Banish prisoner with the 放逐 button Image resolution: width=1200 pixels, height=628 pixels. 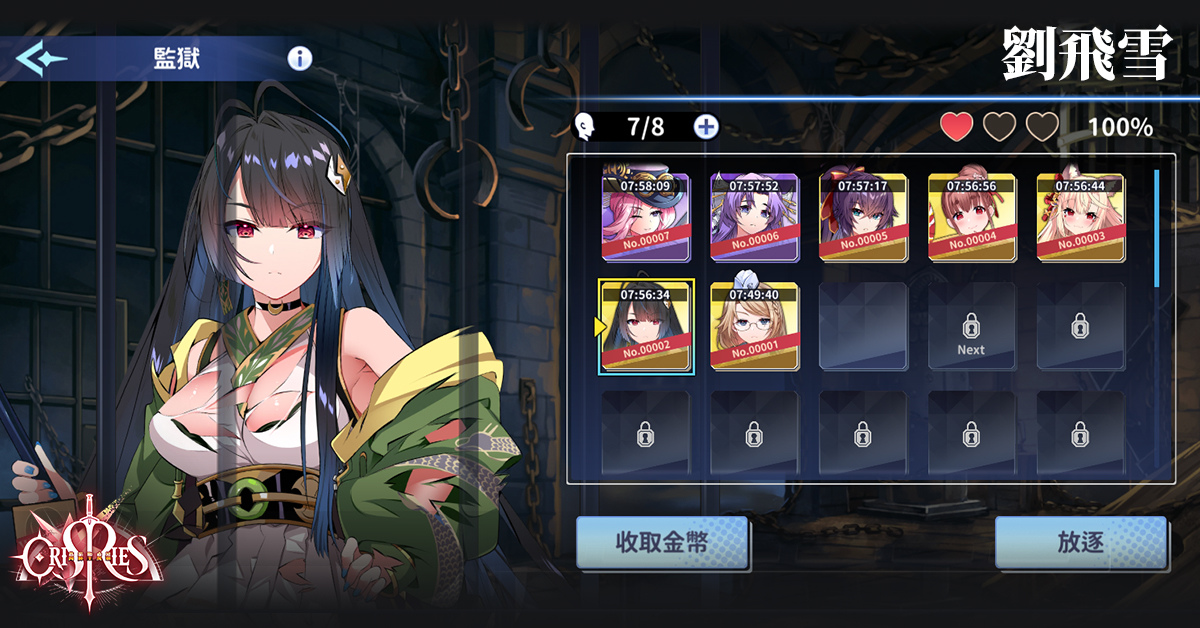[x=1080, y=543]
